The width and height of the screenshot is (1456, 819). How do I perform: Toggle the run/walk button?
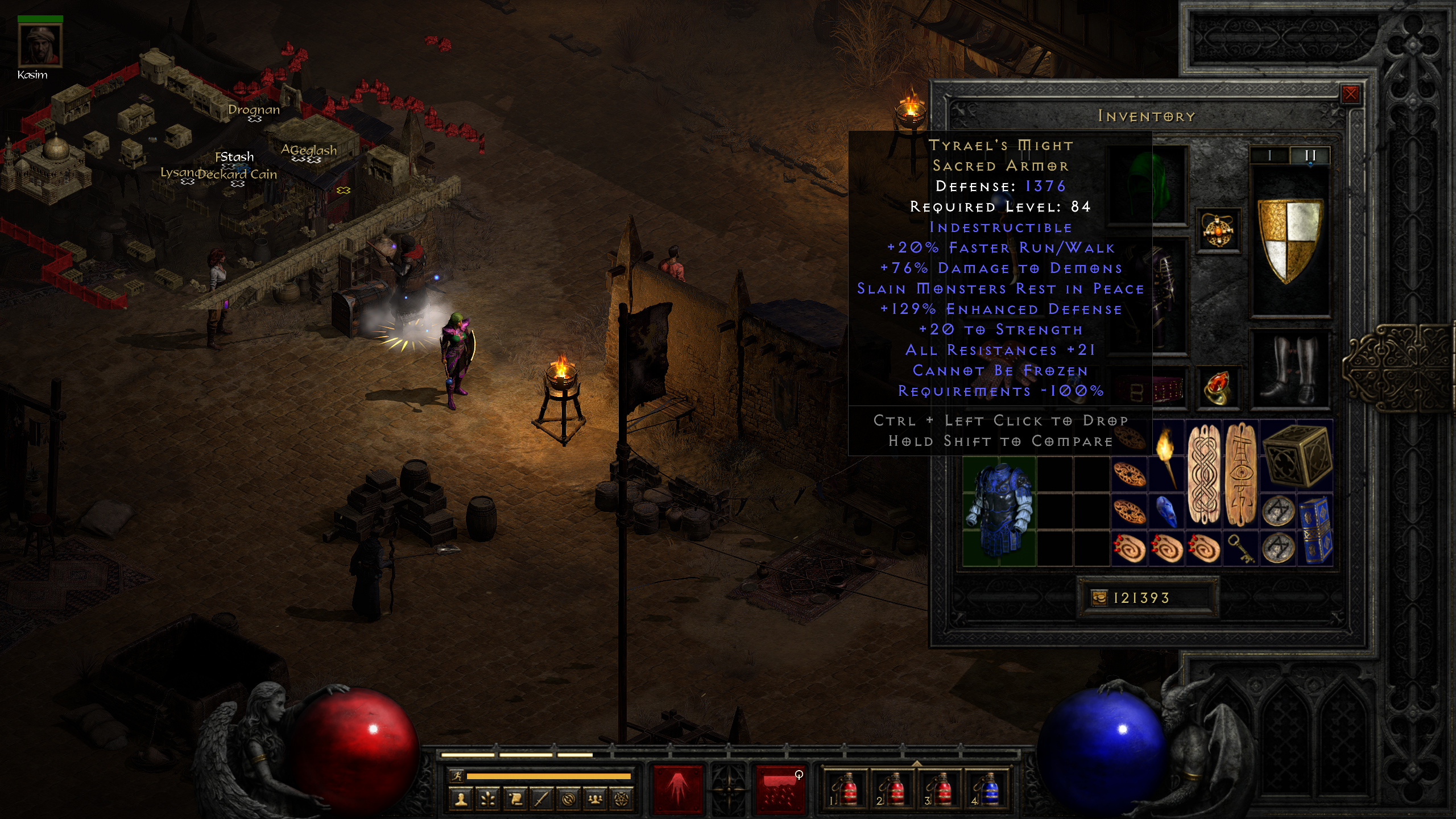pos(456,776)
